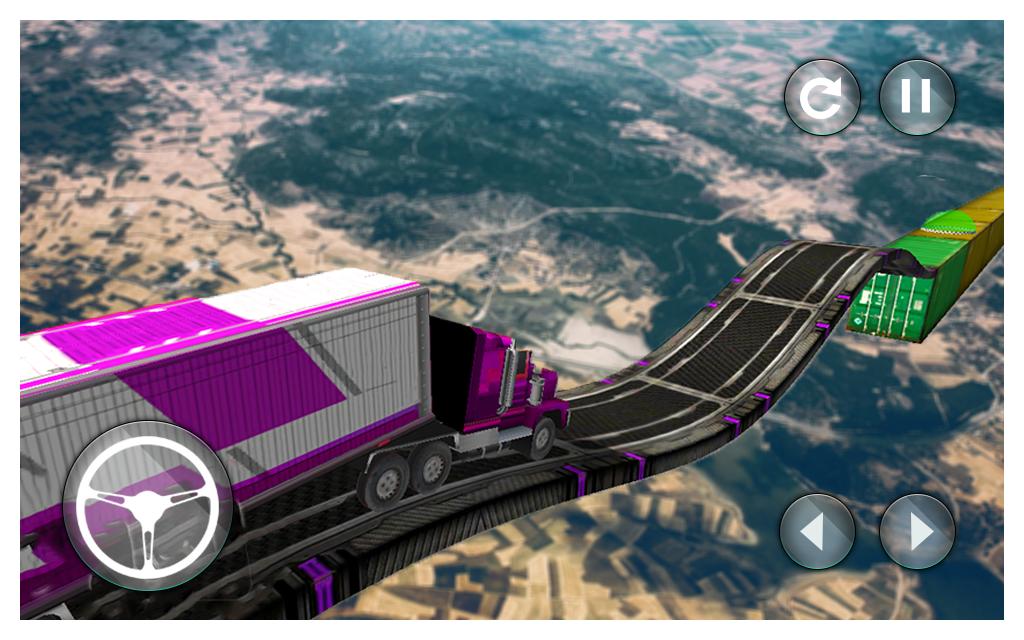Restart the level with the circular arrow button

point(822,97)
